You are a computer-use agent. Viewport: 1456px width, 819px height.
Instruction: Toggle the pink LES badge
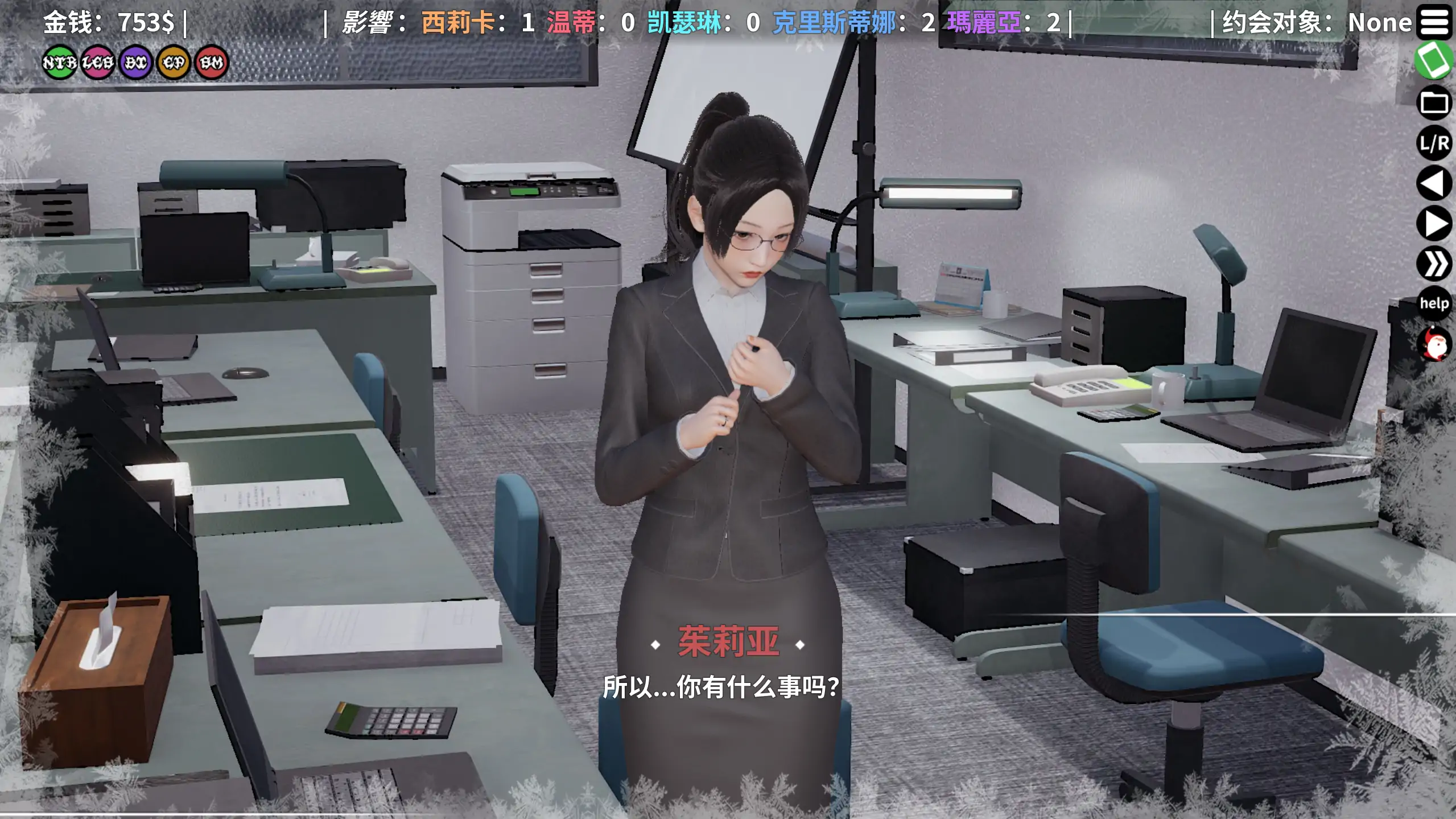pos(98,63)
